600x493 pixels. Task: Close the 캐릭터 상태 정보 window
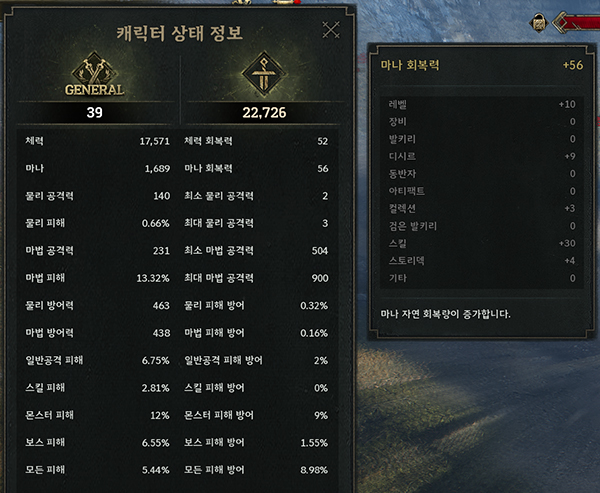click(x=331, y=29)
